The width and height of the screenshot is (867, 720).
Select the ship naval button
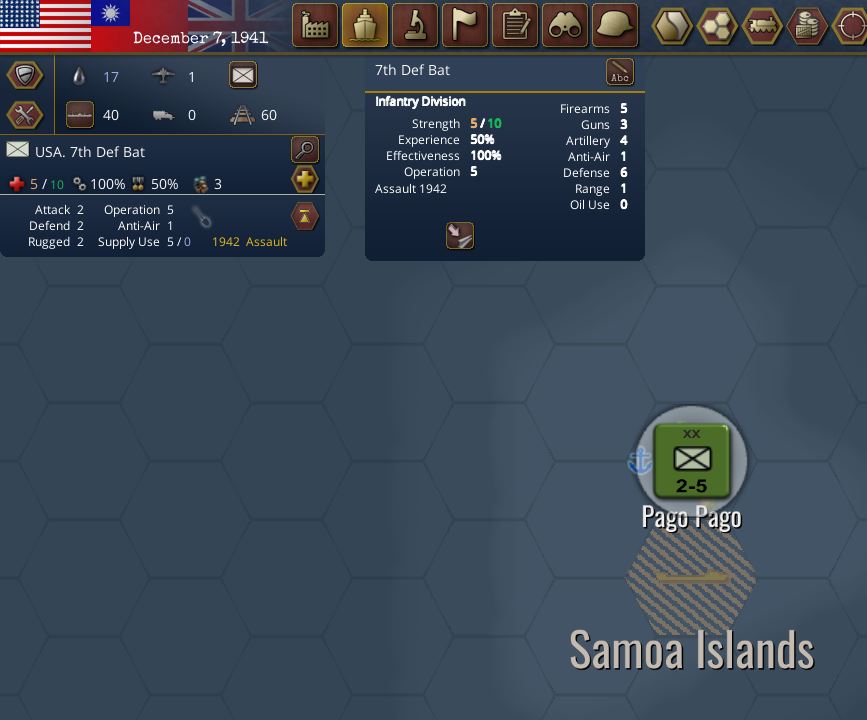pos(365,26)
